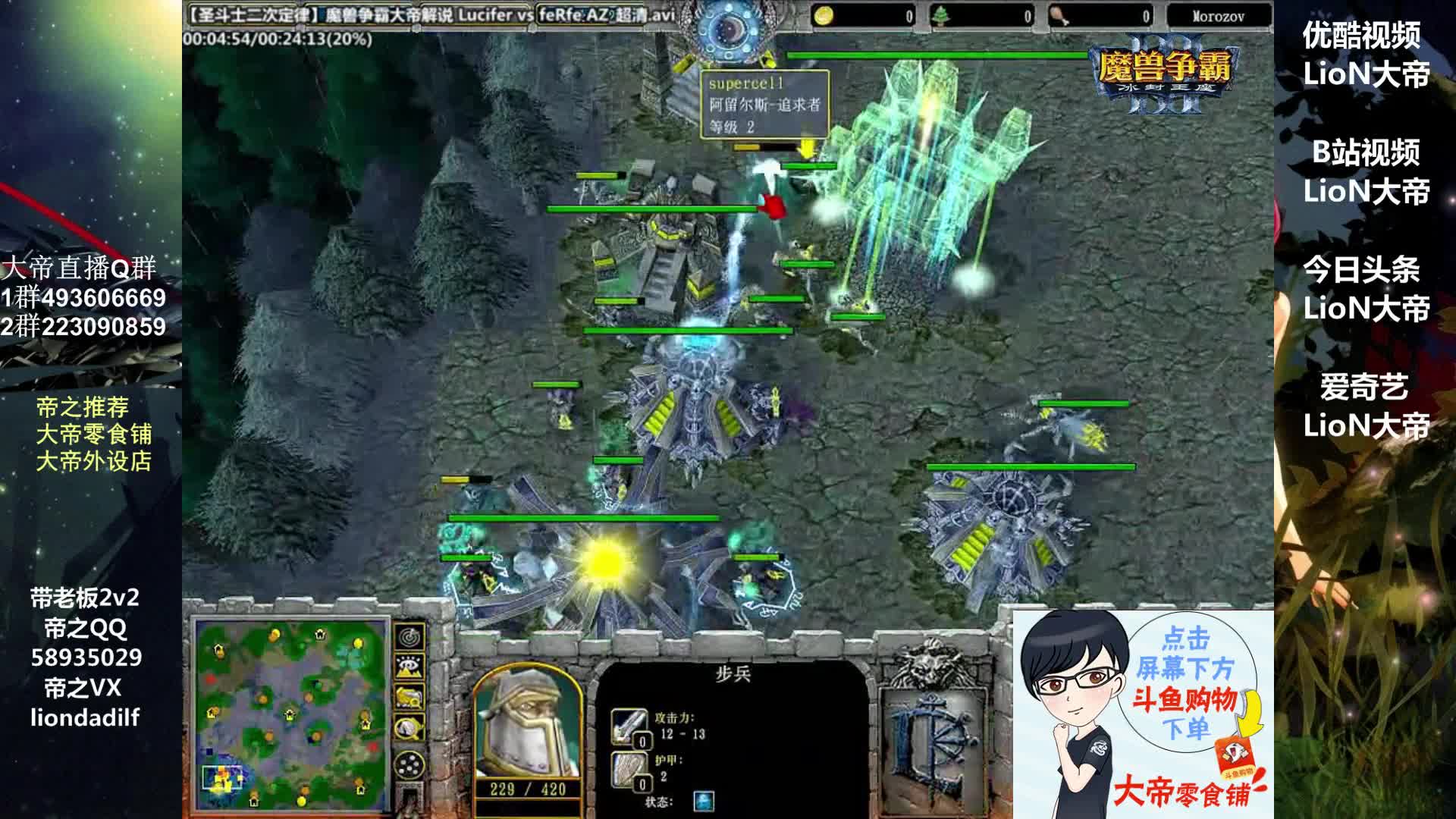This screenshot has width=1456, height=819.
Task: Toggle minimap creep camp display button
Action: (410, 728)
